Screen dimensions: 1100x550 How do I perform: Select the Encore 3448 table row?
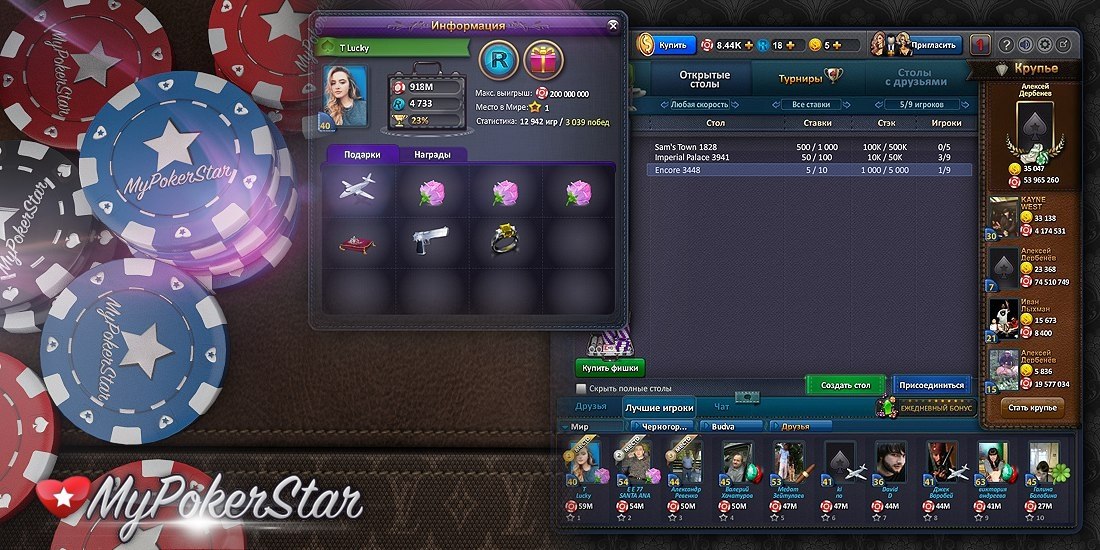point(810,170)
